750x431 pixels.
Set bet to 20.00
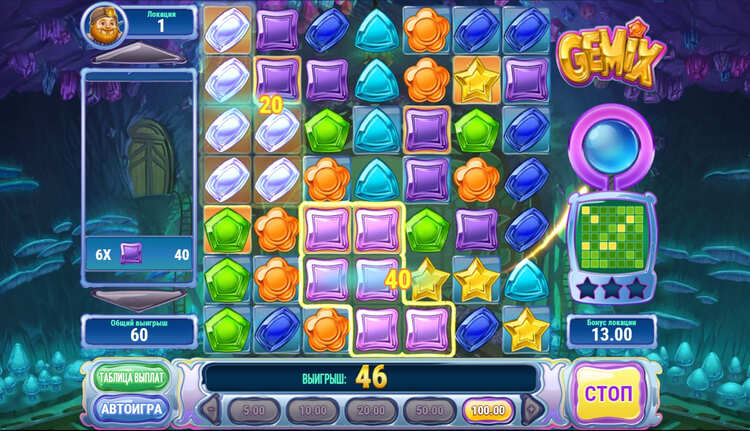[x=370, y=410]
